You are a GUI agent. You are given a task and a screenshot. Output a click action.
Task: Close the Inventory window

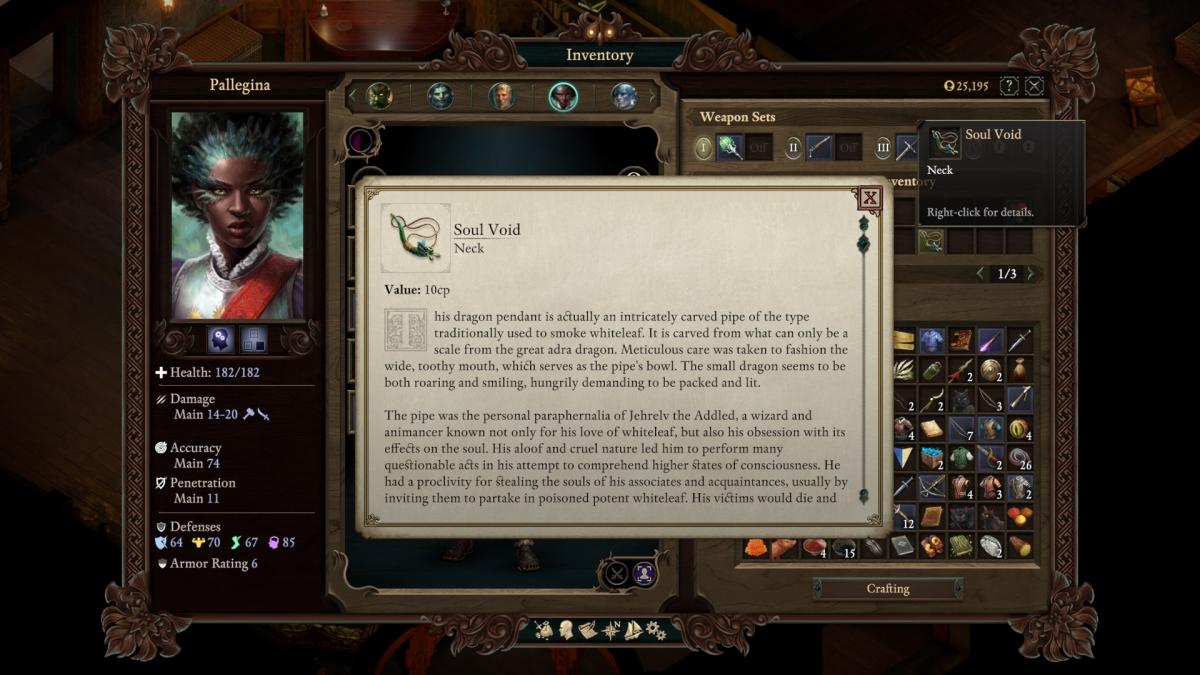1034,86
